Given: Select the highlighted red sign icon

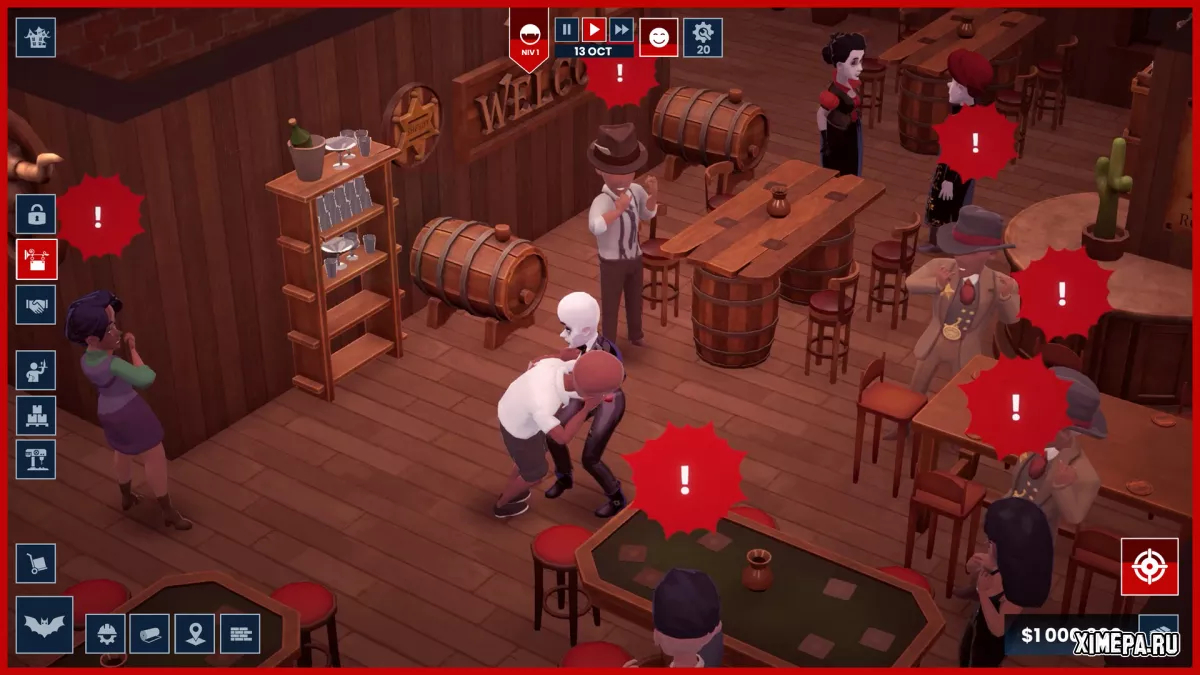Looking at the screenshot, I should click(x=36, y=259).
